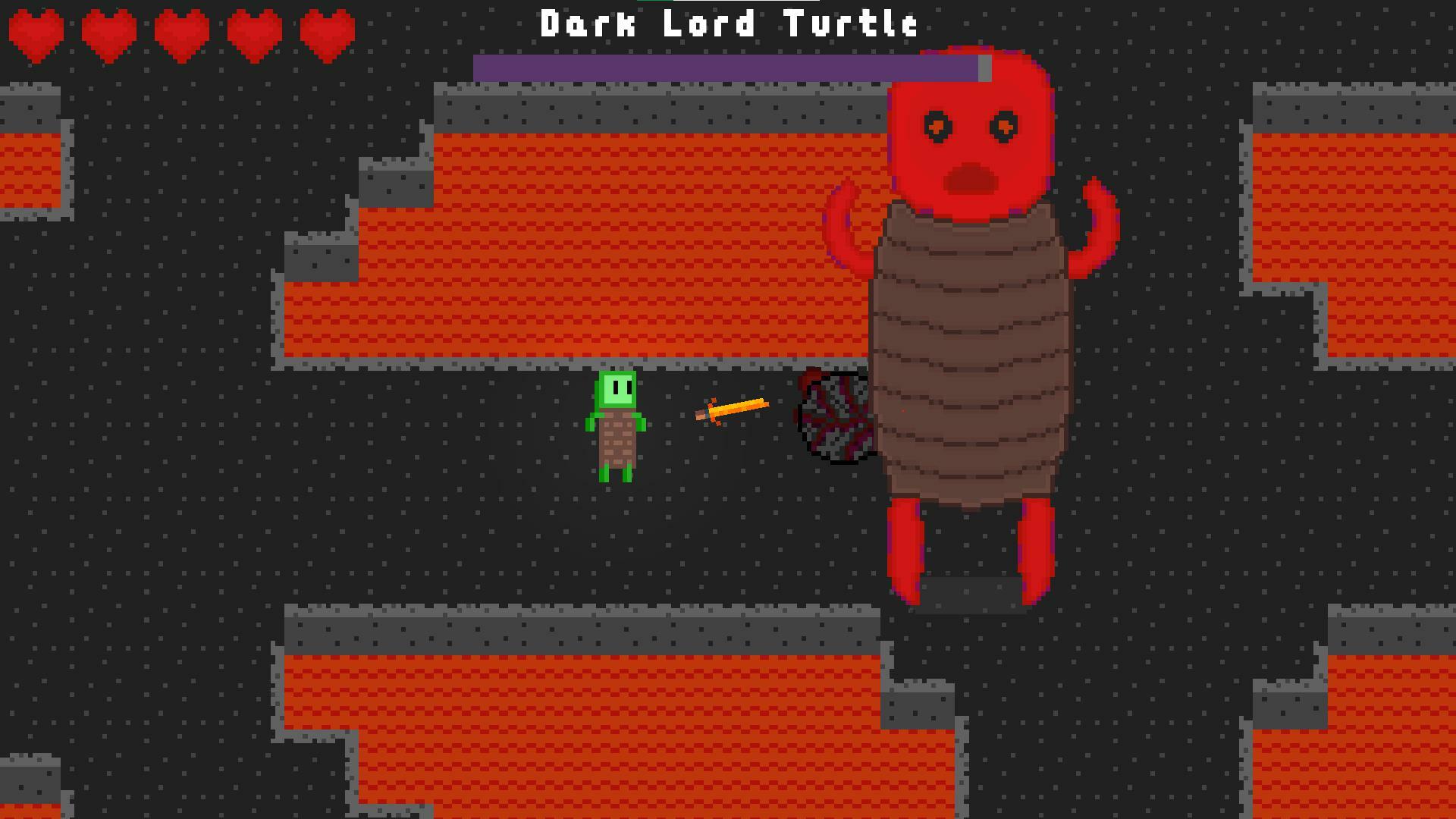Image resolution: width=1456 pixels, height=819 pixels.
Task: Click the Dark Lord Turtle title text
Action: 728,24
